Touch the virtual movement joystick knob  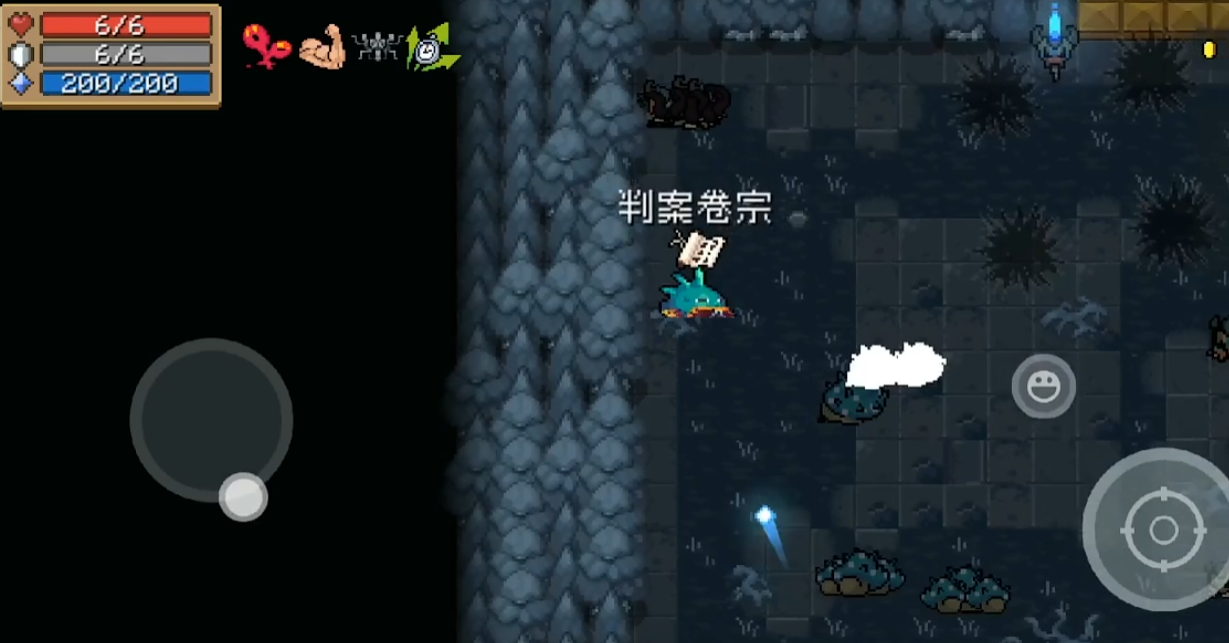[243, 496]
